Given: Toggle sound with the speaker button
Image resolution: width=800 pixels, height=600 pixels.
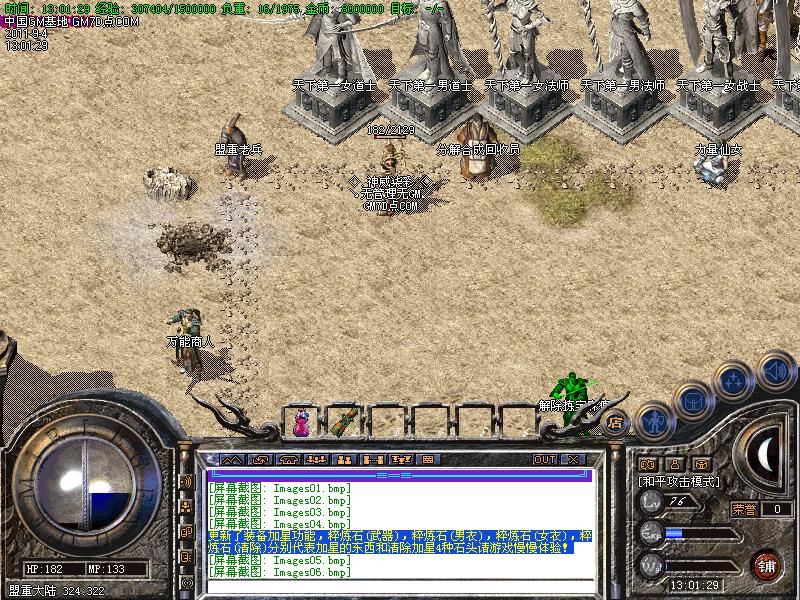Looking at the screenshot, I should [775, 370].
